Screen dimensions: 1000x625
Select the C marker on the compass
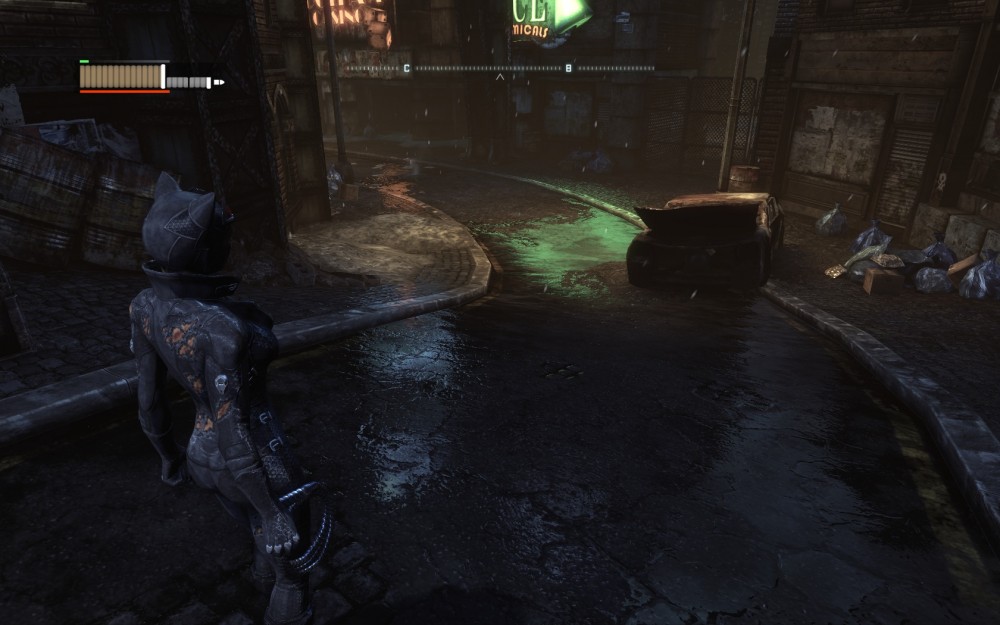tap(407, 68)
